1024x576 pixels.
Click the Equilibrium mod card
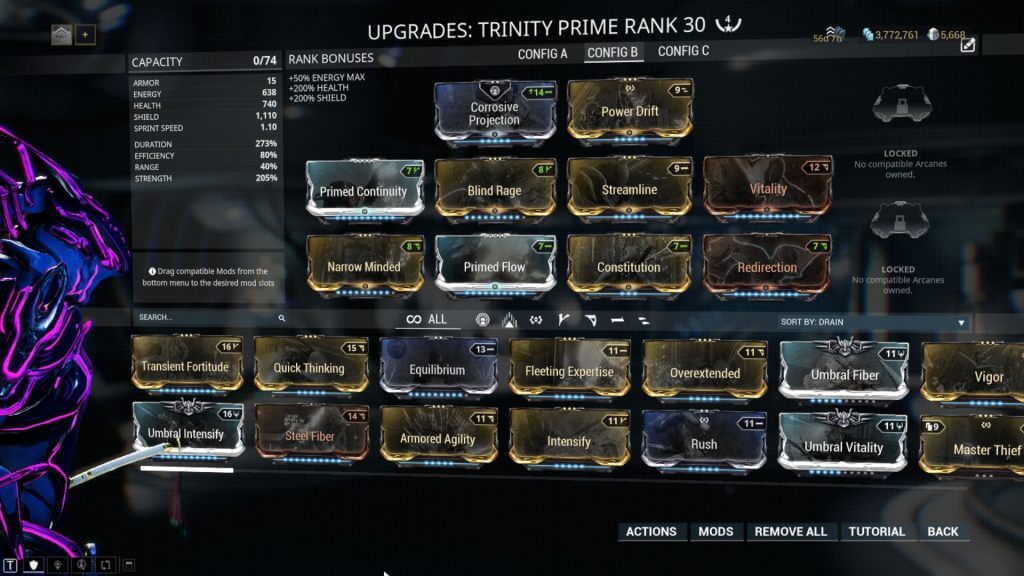[x=438, y=369]
